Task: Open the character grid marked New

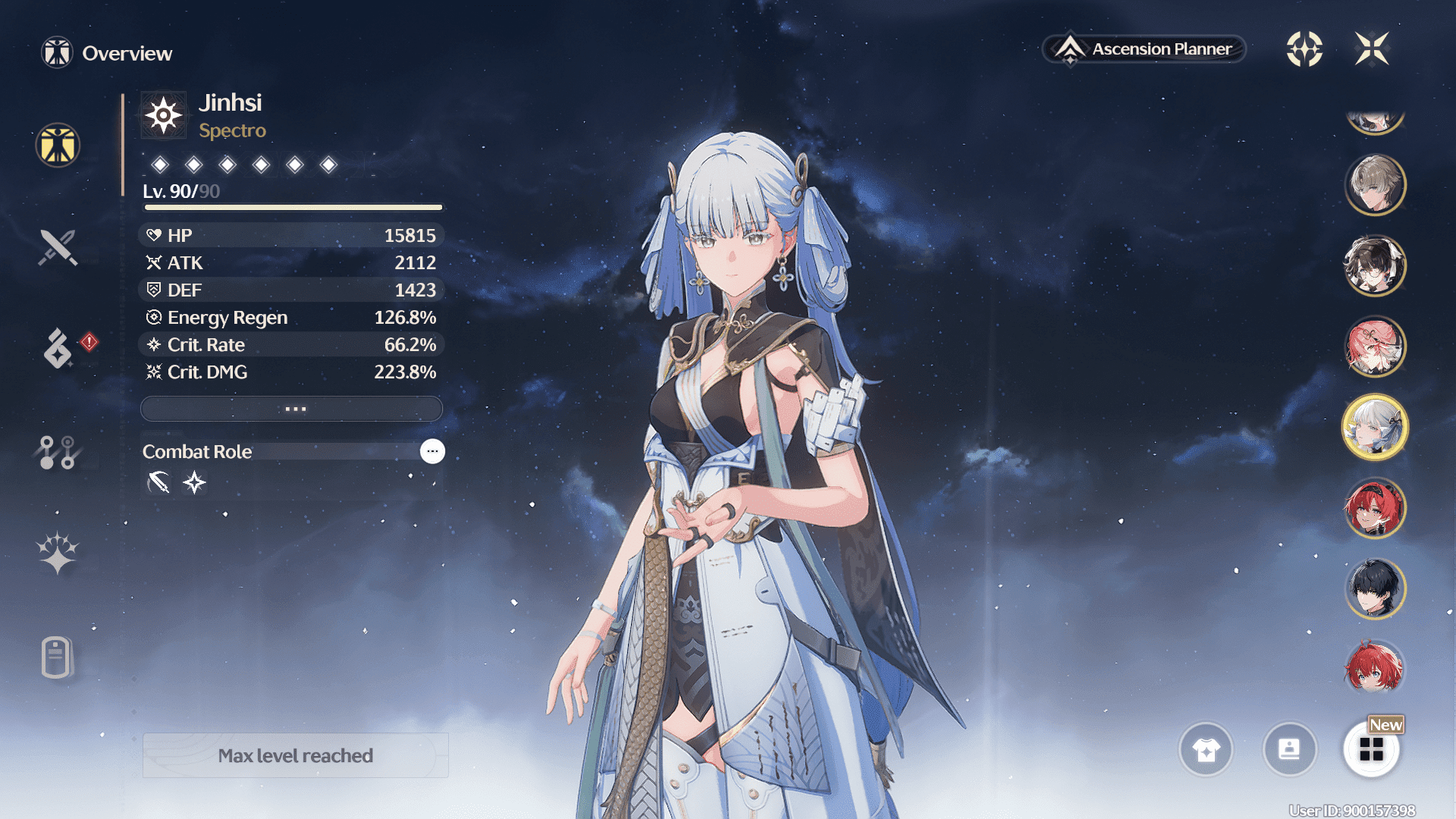Action: pos(1371,749)
